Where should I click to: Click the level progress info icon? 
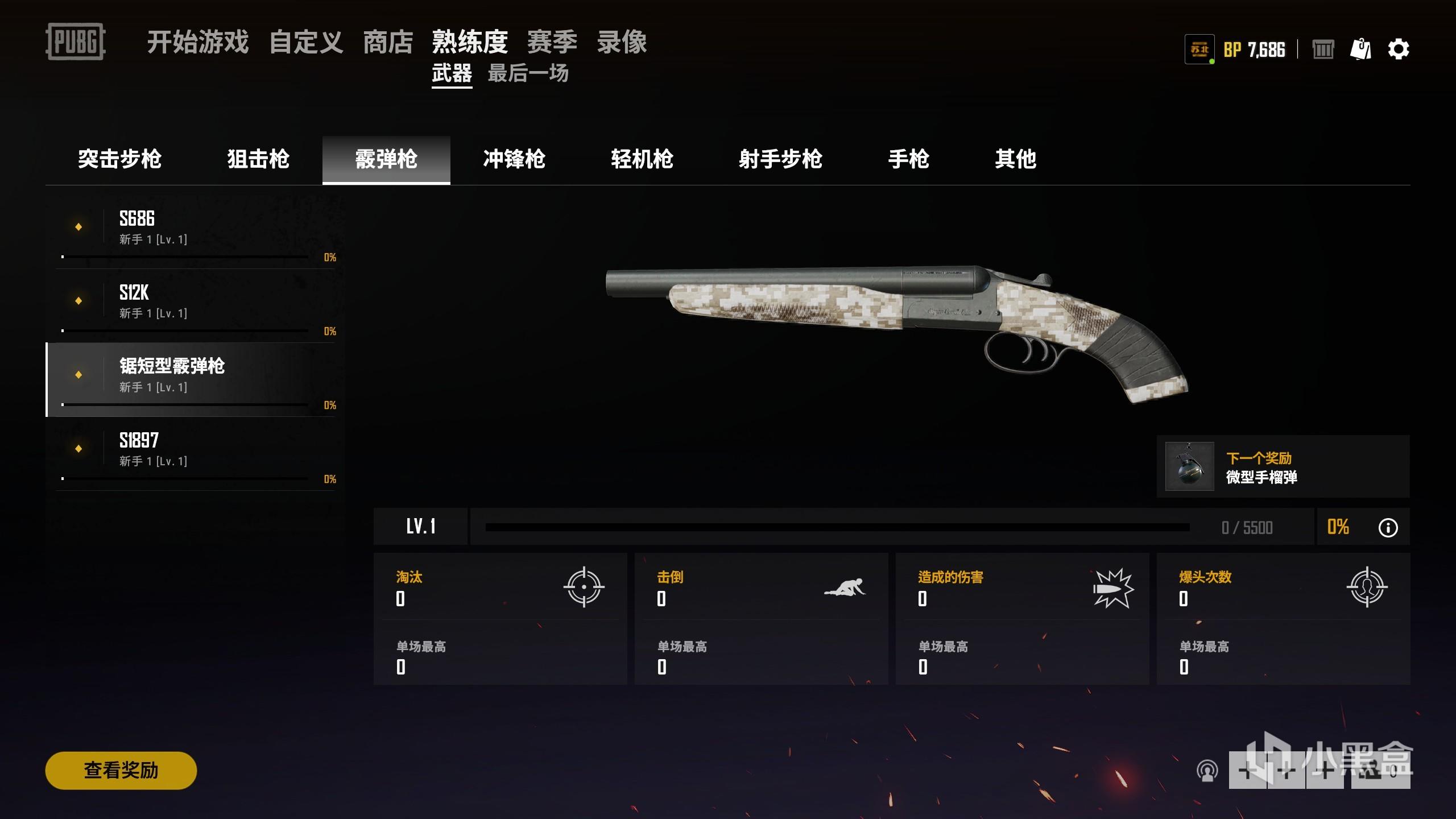point(1388,527)
